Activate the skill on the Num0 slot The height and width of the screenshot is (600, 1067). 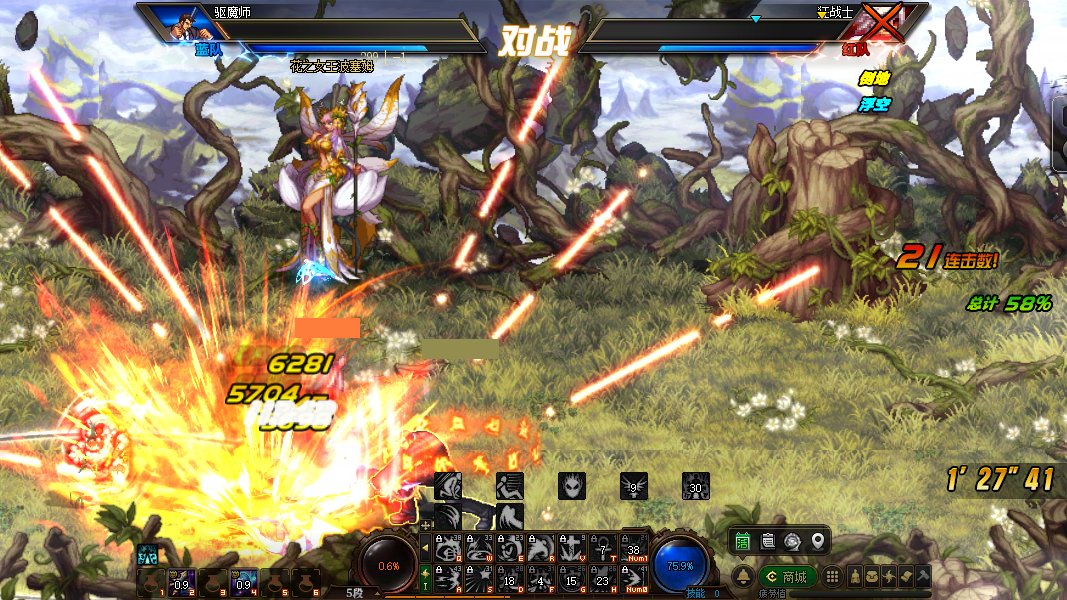click(633, 579)
